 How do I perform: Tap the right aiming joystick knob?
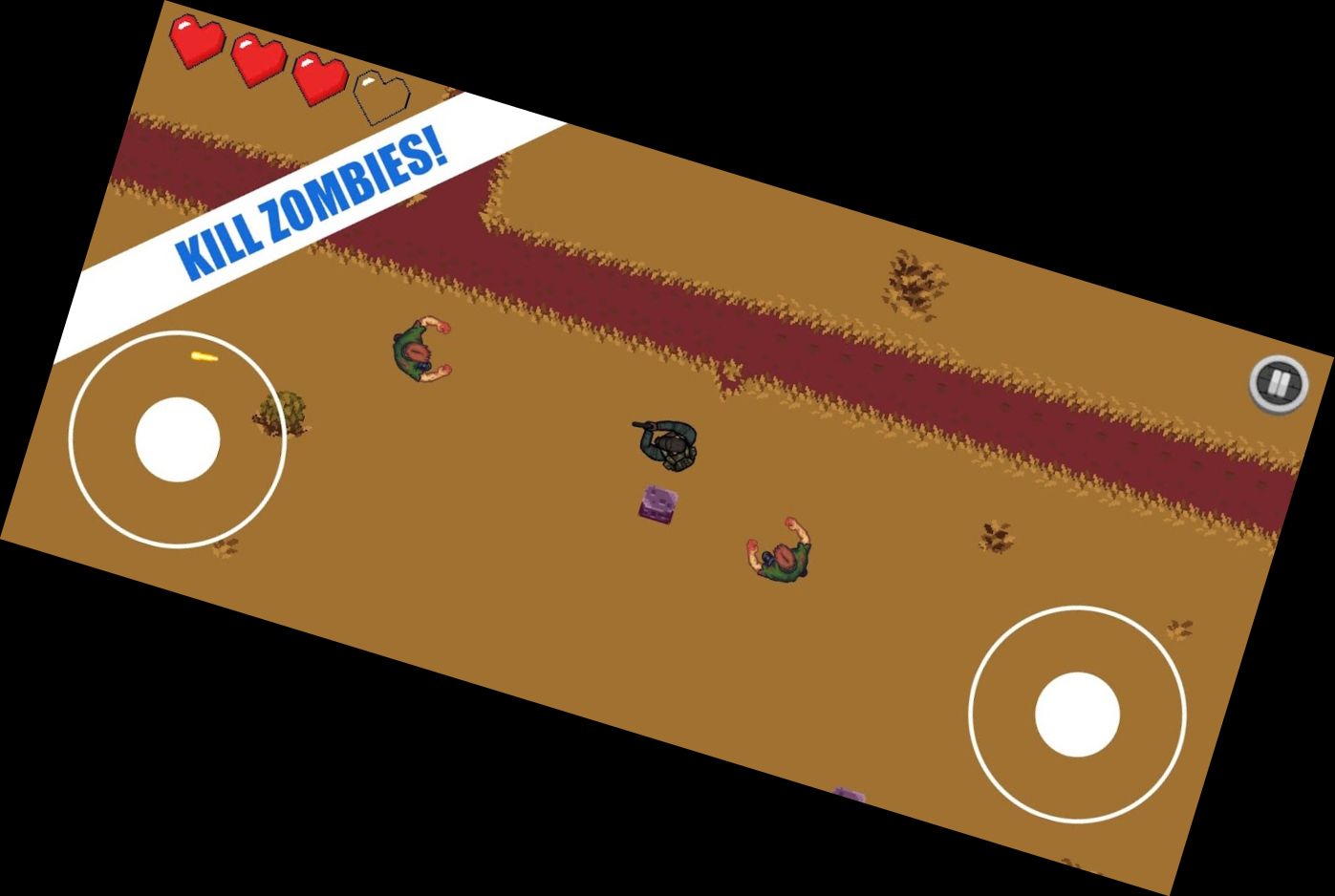pos(1077,715)
